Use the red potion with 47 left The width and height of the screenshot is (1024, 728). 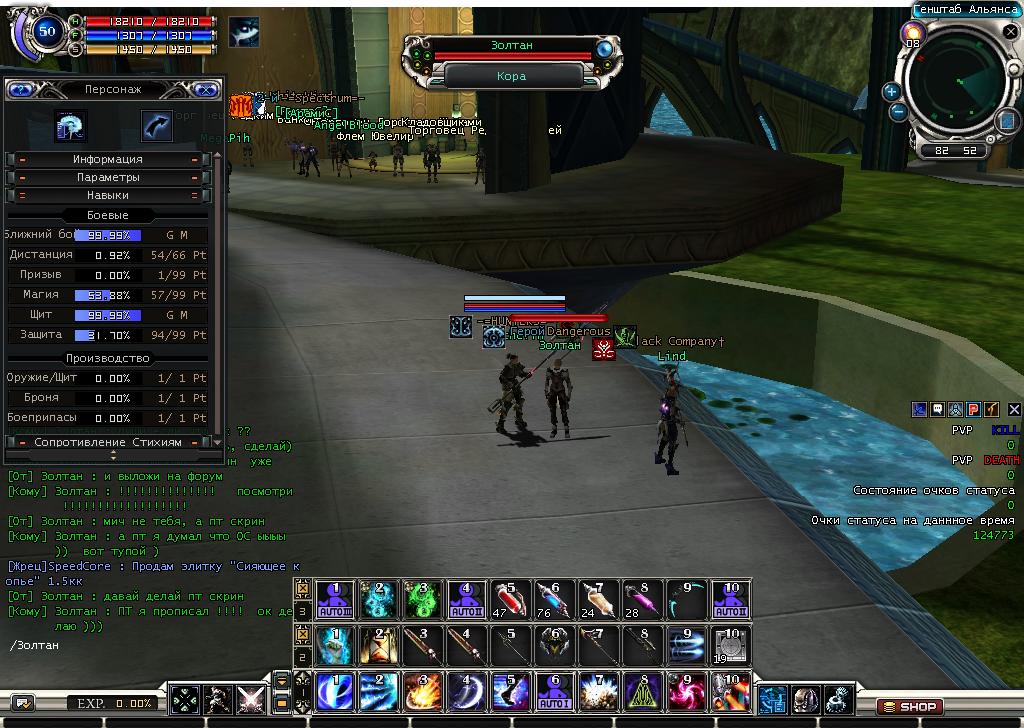(x=511, y=599)
